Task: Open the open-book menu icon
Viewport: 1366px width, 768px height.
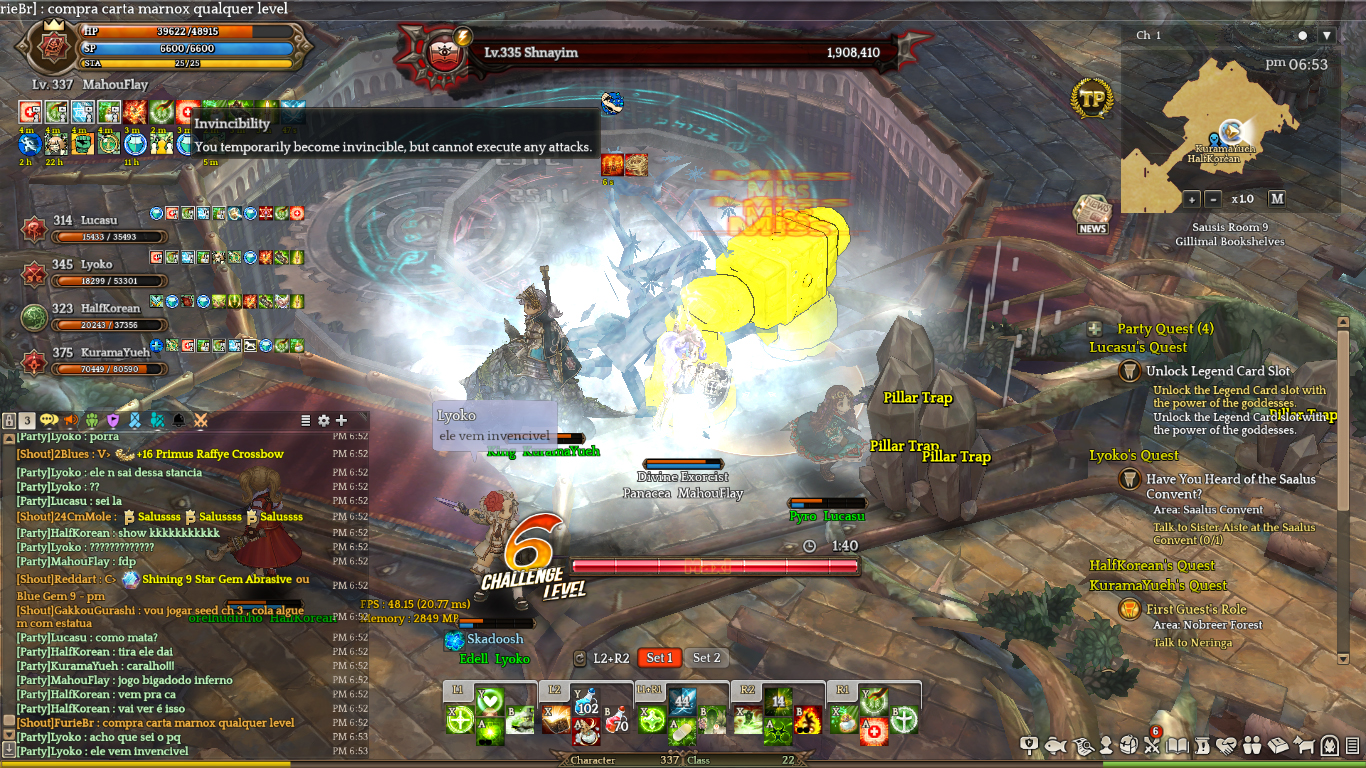Action: [1178, 745]
